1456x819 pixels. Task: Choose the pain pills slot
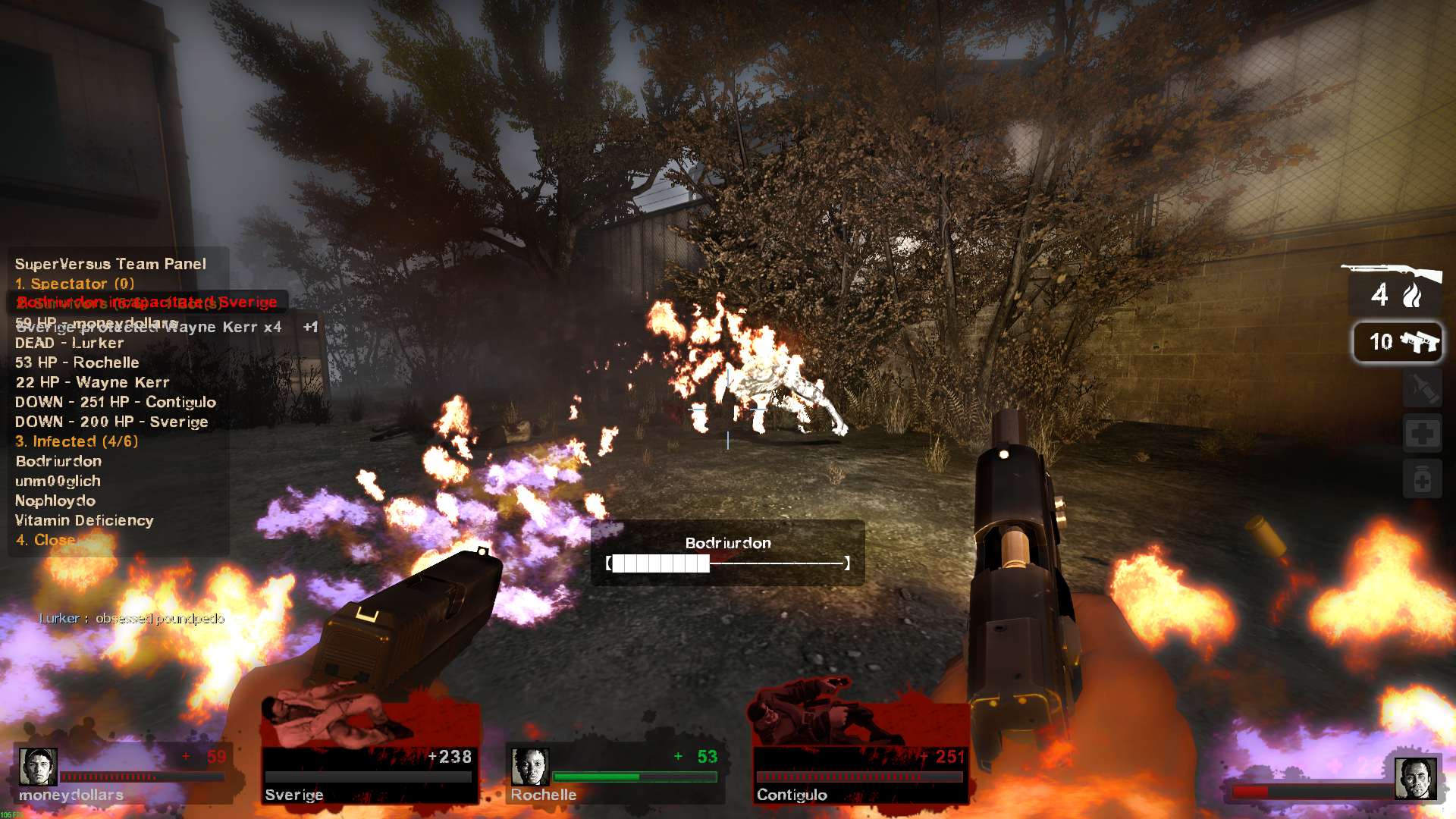[1422, 479]
